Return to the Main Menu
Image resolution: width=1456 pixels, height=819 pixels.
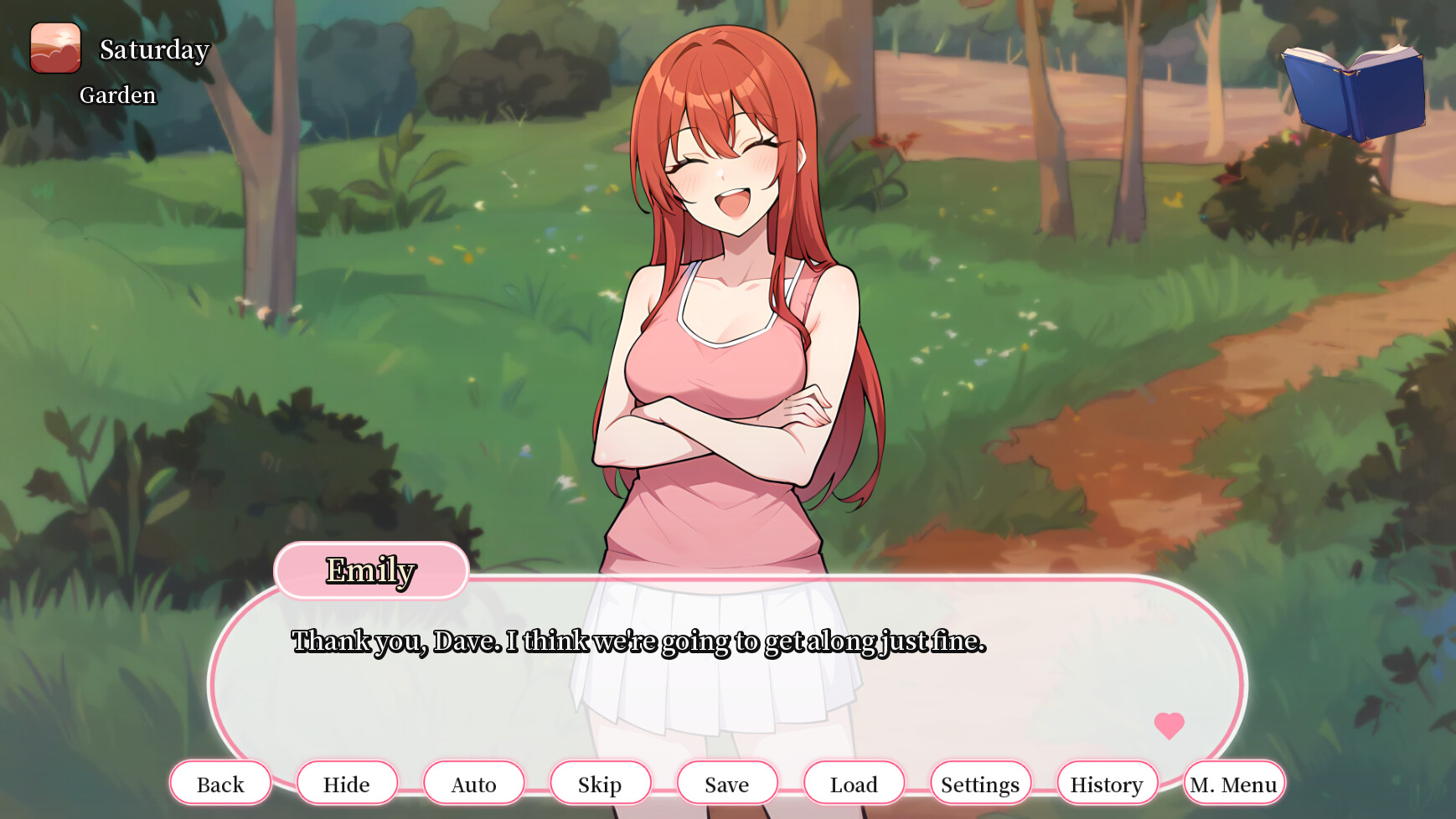click(x=1234, y=784)
